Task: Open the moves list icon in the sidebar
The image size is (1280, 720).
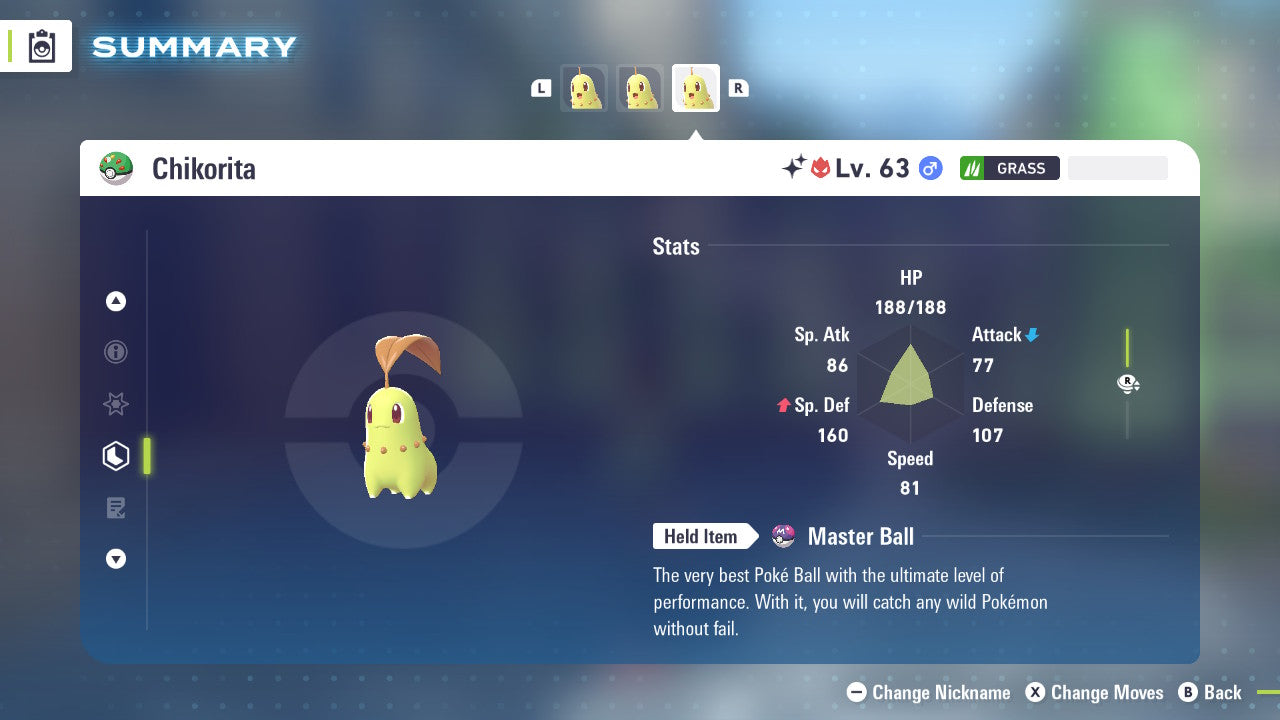Action: (115, 508)
